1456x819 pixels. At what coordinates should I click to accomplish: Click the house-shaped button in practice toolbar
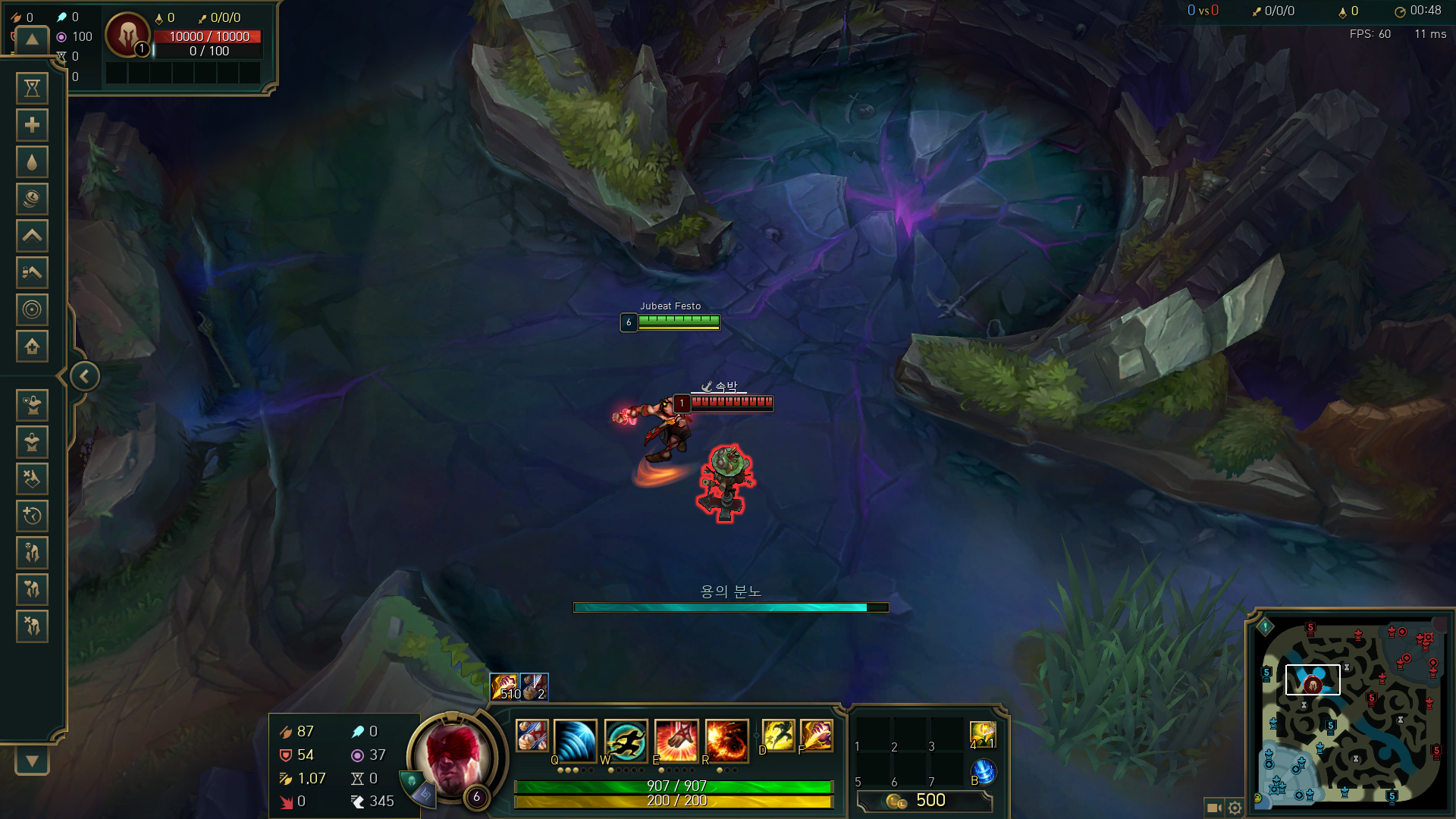(32, 347)
